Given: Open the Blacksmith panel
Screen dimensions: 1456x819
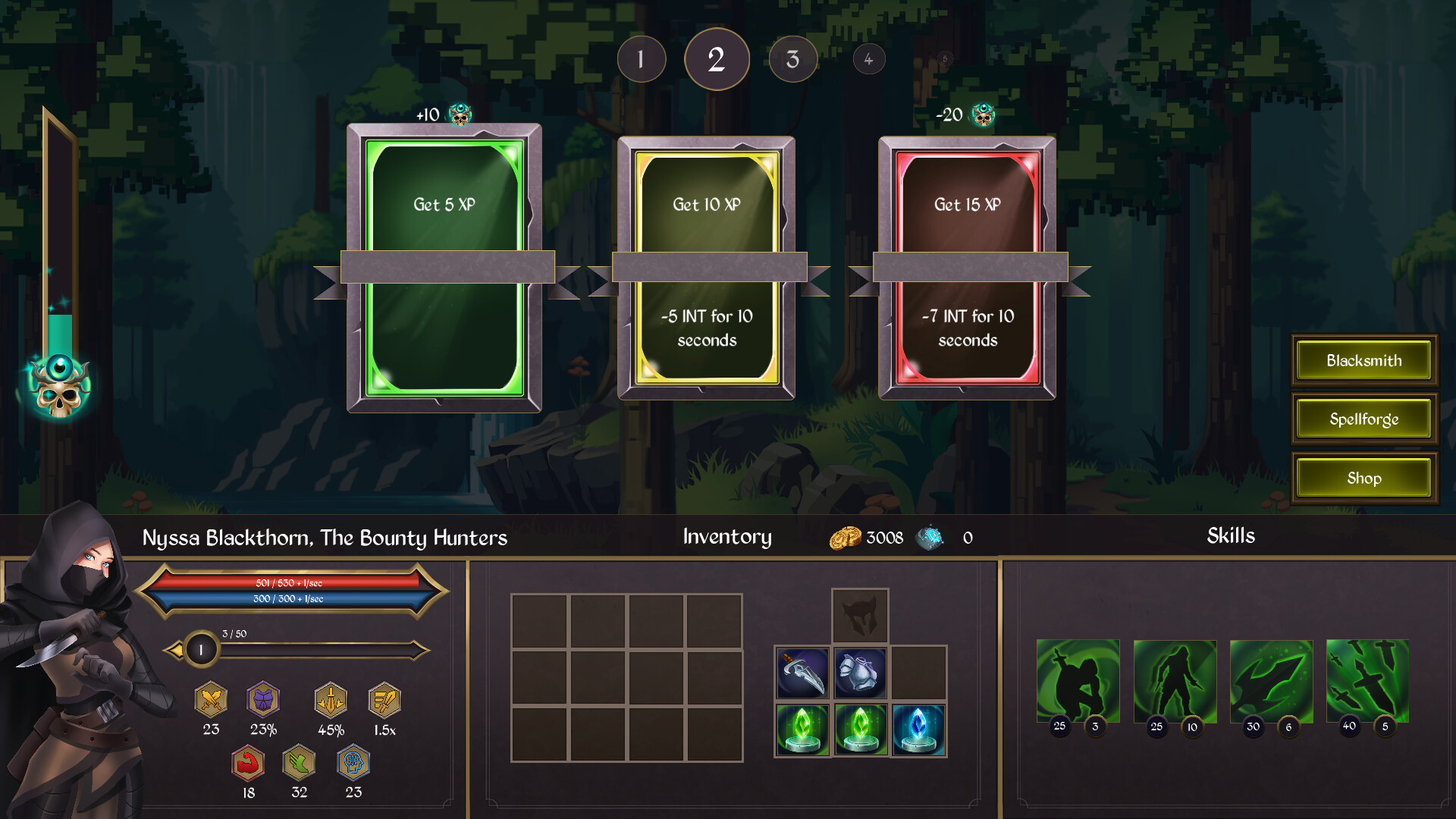Looking at the screenshot, I should 1363,360.
